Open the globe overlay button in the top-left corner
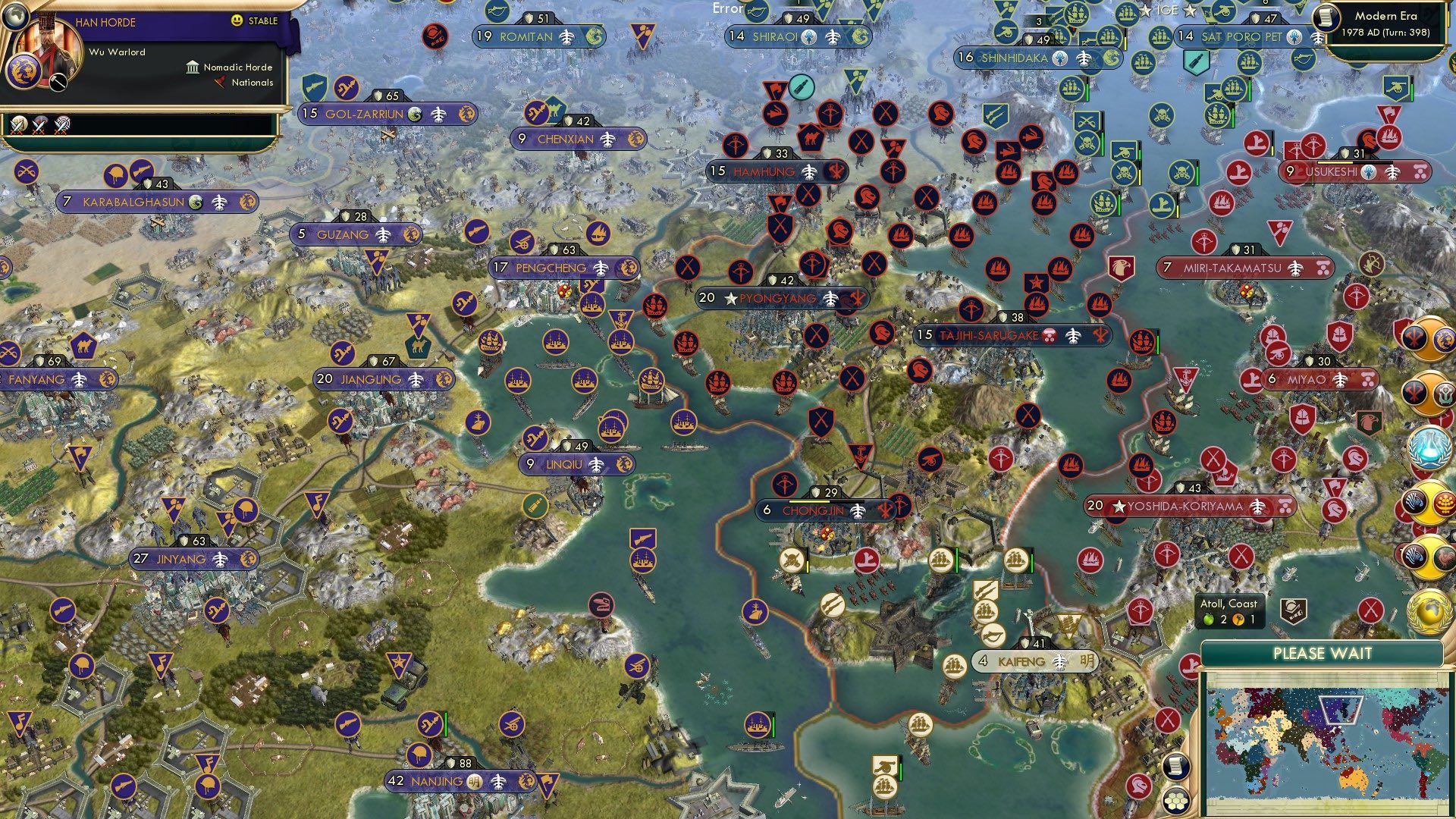1456x819 pixels. pos(16,17)
